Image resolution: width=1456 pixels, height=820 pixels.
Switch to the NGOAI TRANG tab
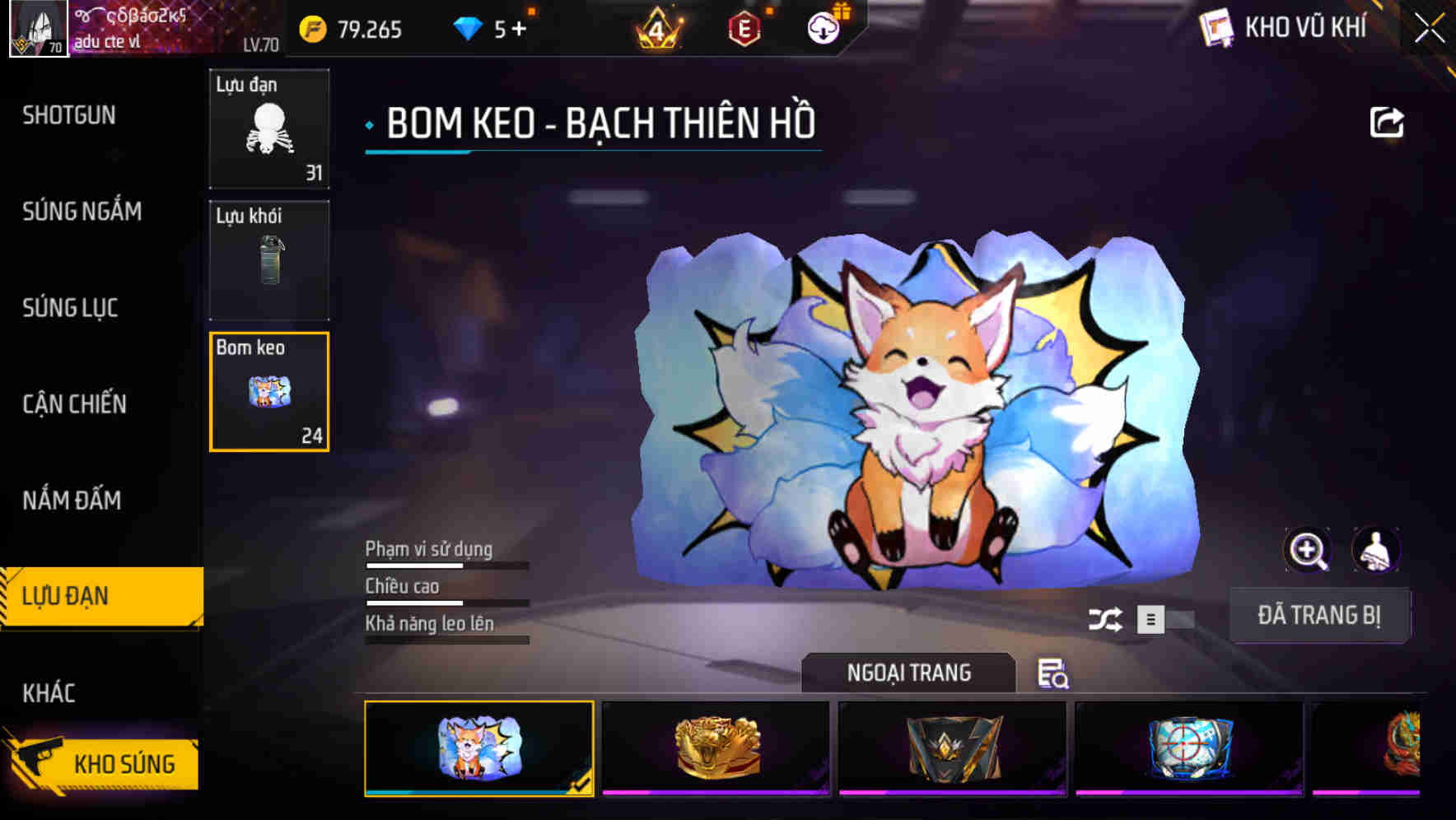coord(909,672)
